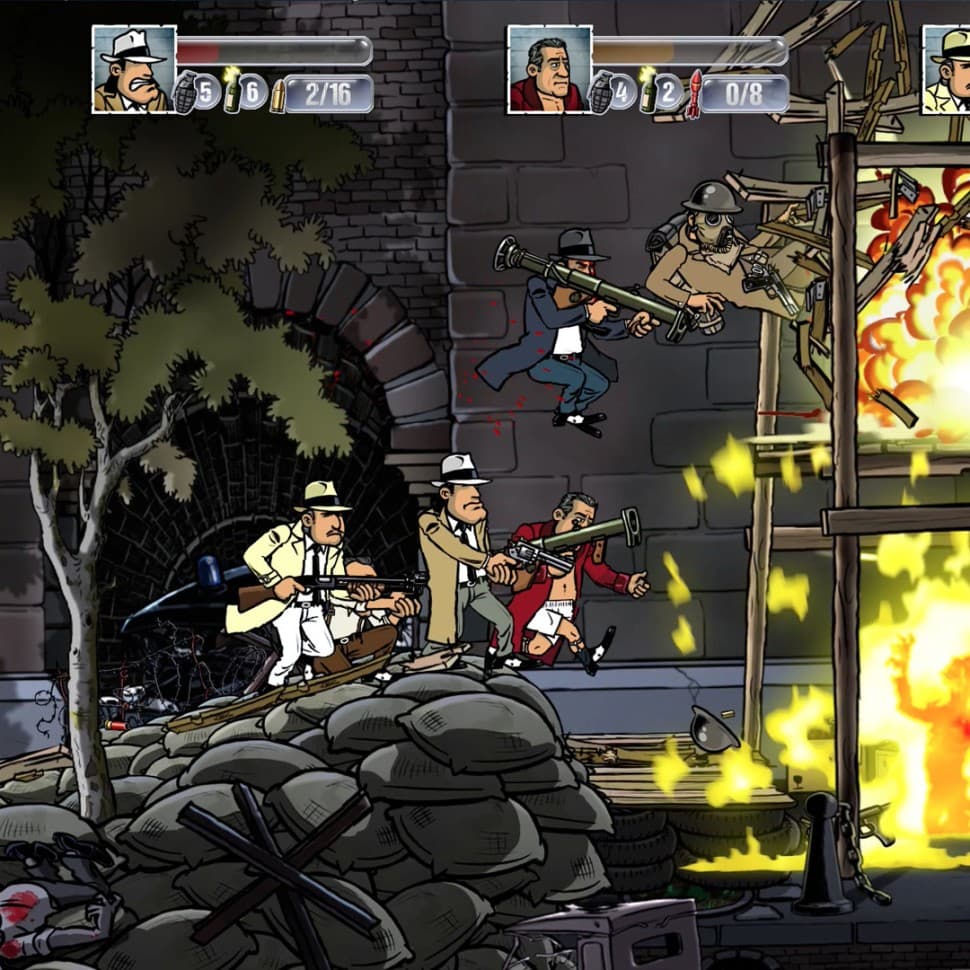Click first player's grenade icon

point(186,92)
